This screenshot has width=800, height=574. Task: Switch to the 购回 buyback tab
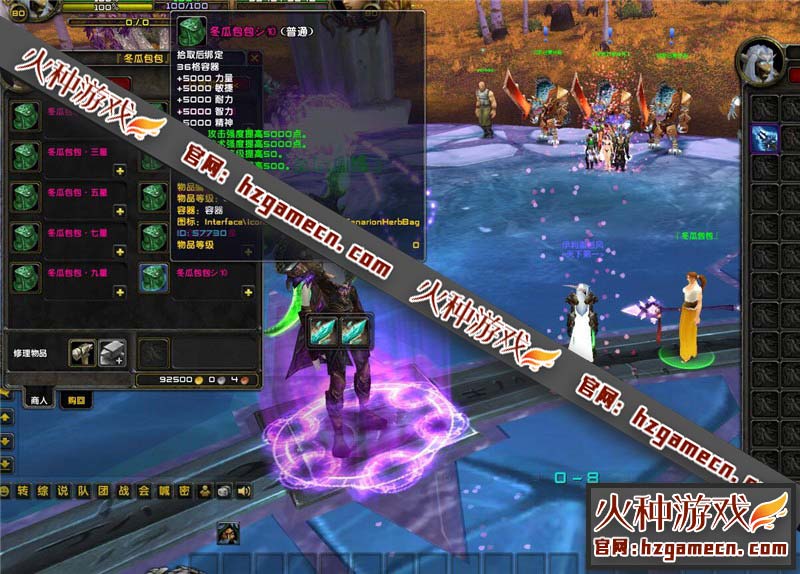(73, 400)
